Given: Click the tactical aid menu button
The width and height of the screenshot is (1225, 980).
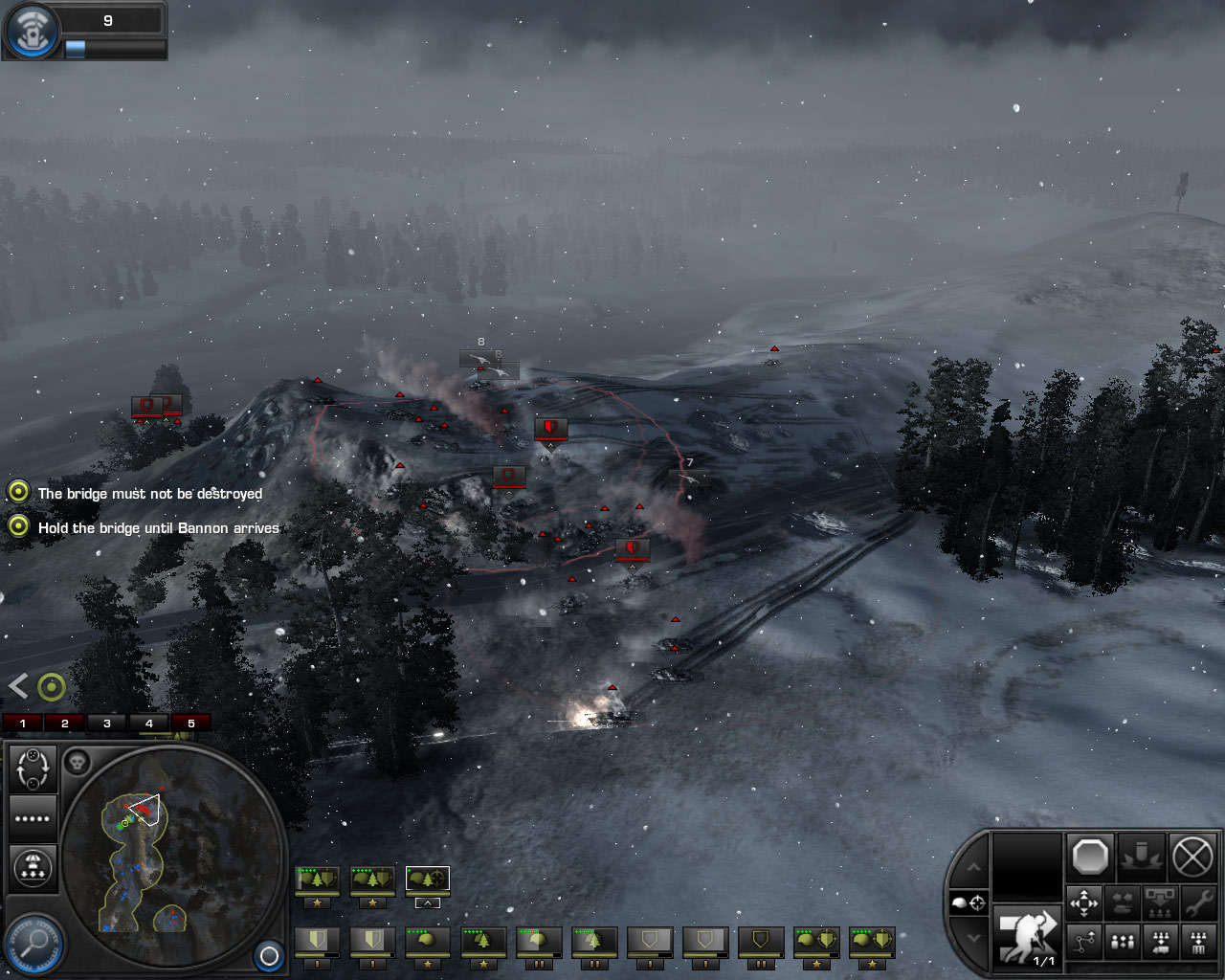Looking at the screenshot, I should pos(32,31).
